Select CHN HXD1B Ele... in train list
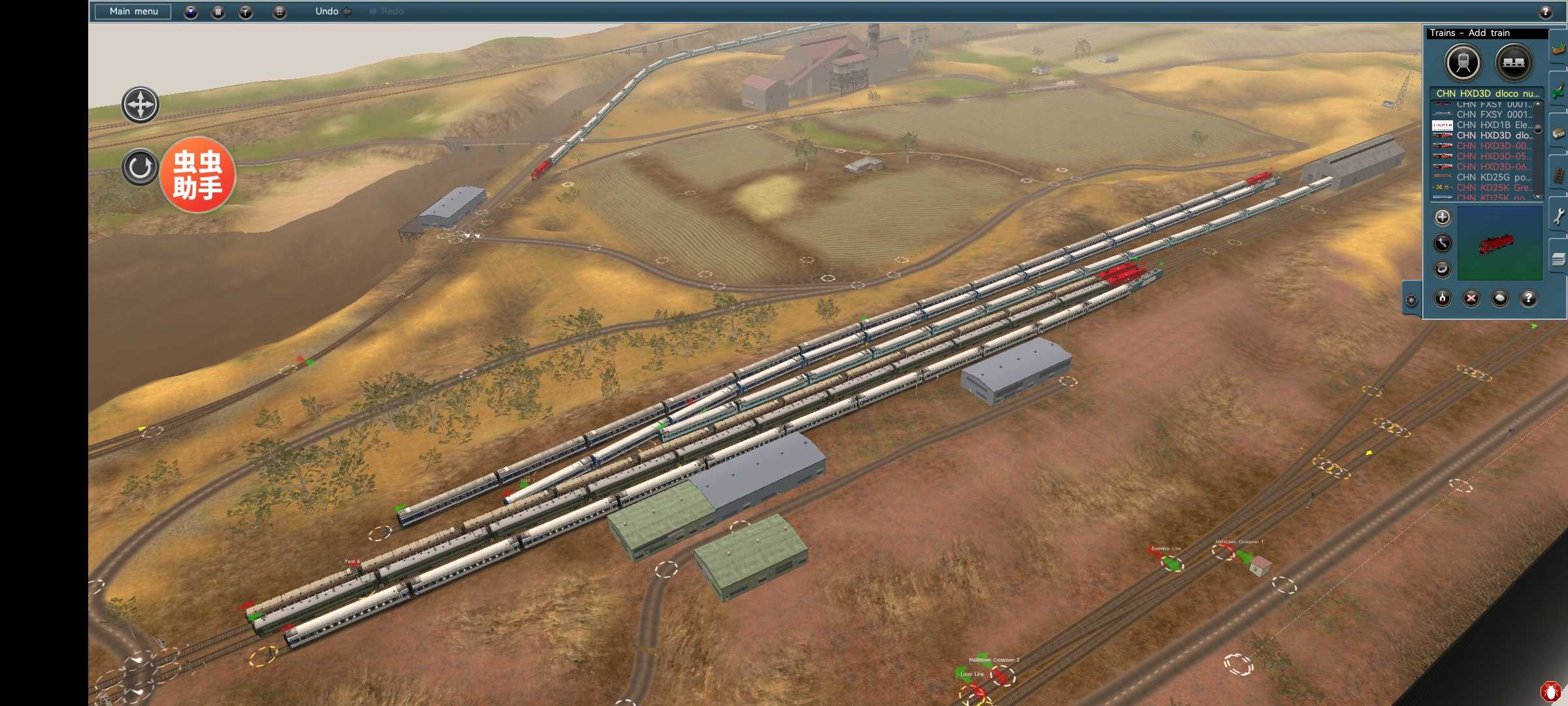Screen dimensions: 1568x706 (1494, 125)
